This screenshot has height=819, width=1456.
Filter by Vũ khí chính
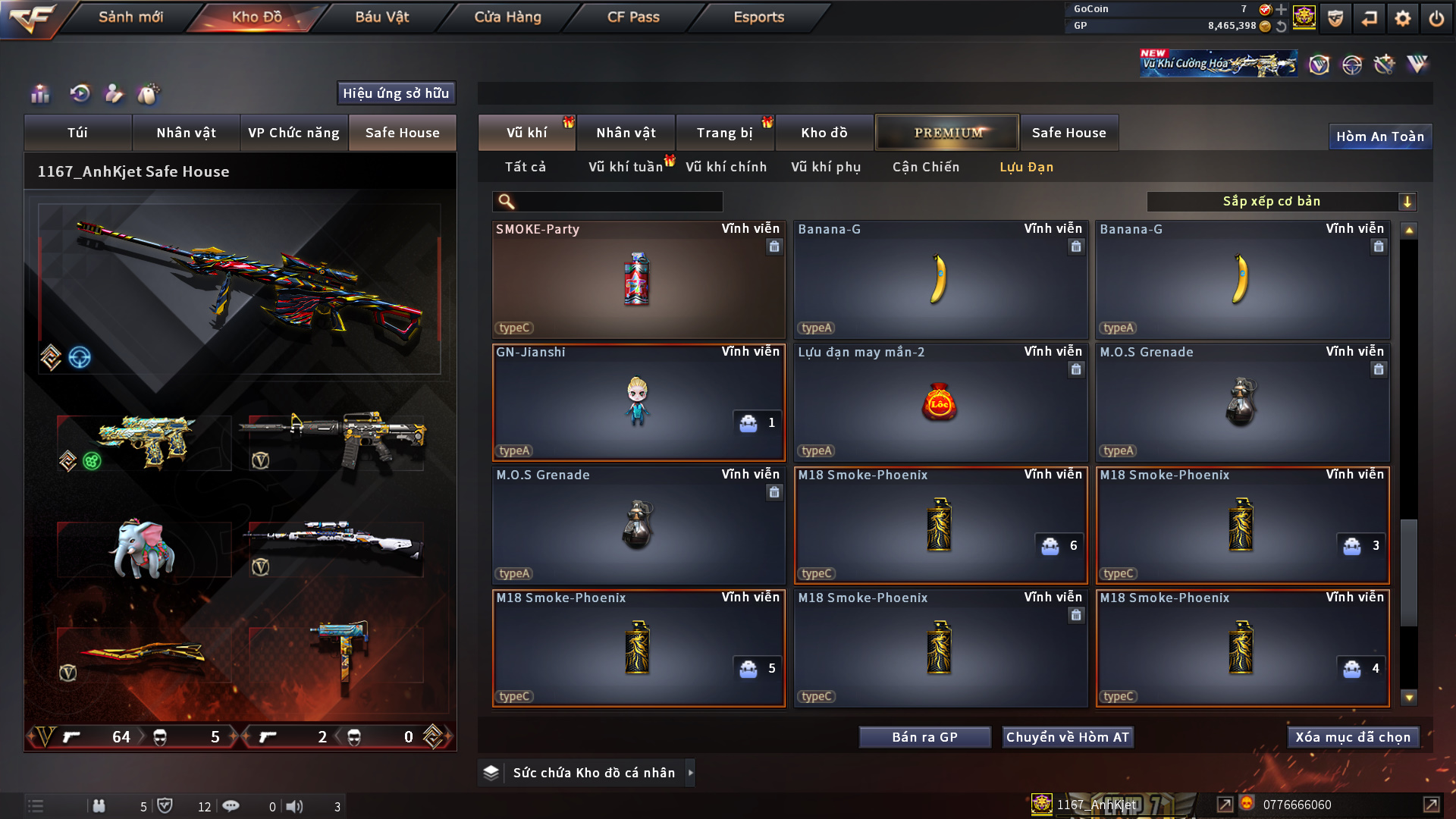(726, 167)
